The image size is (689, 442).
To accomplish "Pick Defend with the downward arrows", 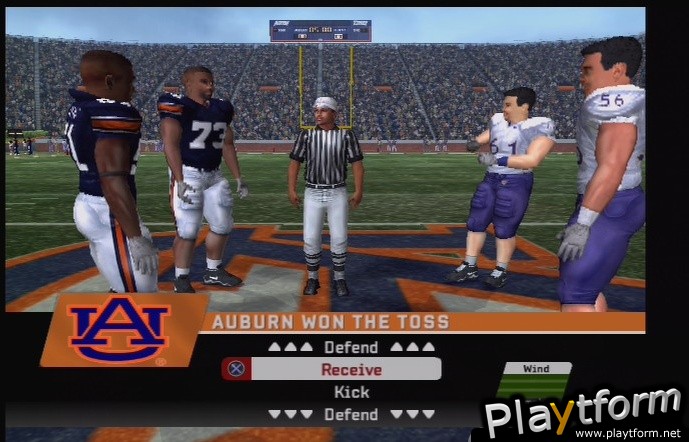I will tap(351, 414).
